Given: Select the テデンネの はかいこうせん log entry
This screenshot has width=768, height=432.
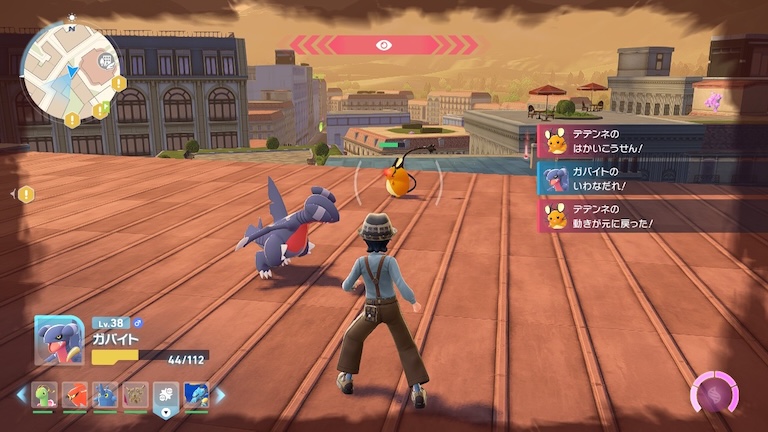Looking at the screenshot, I should click(650, 141).
